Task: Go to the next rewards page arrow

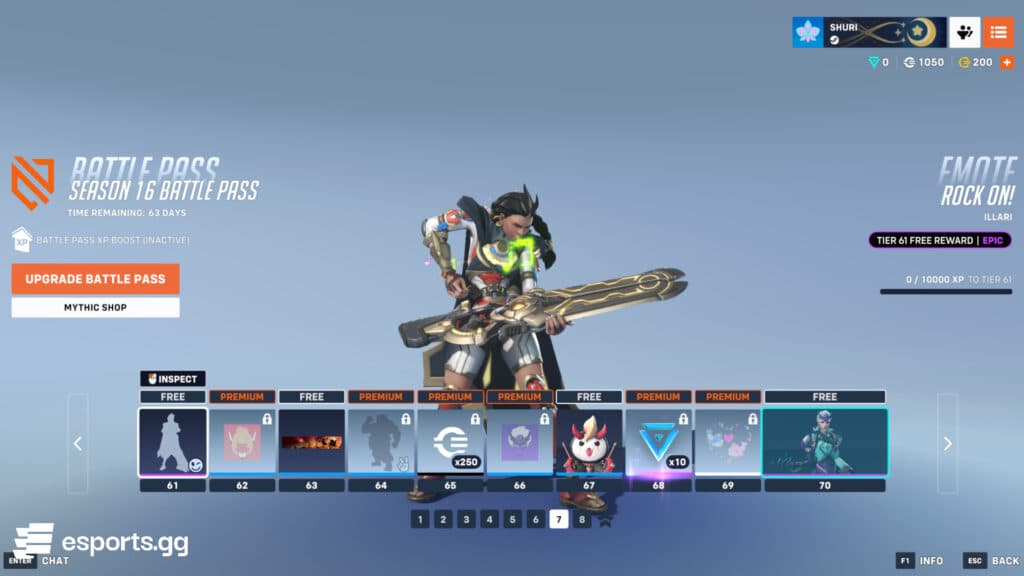Action: [x=947, y=443]
